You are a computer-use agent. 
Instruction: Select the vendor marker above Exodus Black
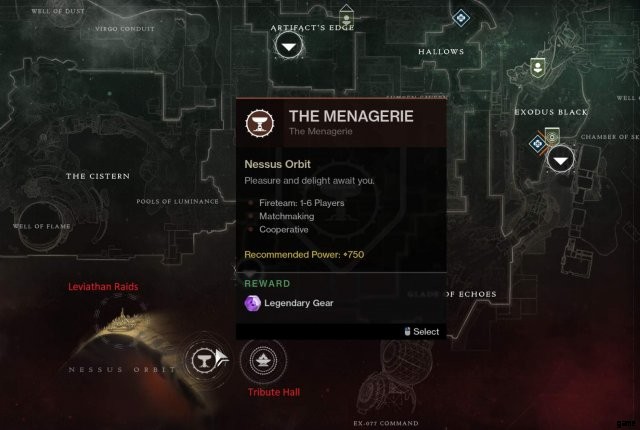[537, 67]
